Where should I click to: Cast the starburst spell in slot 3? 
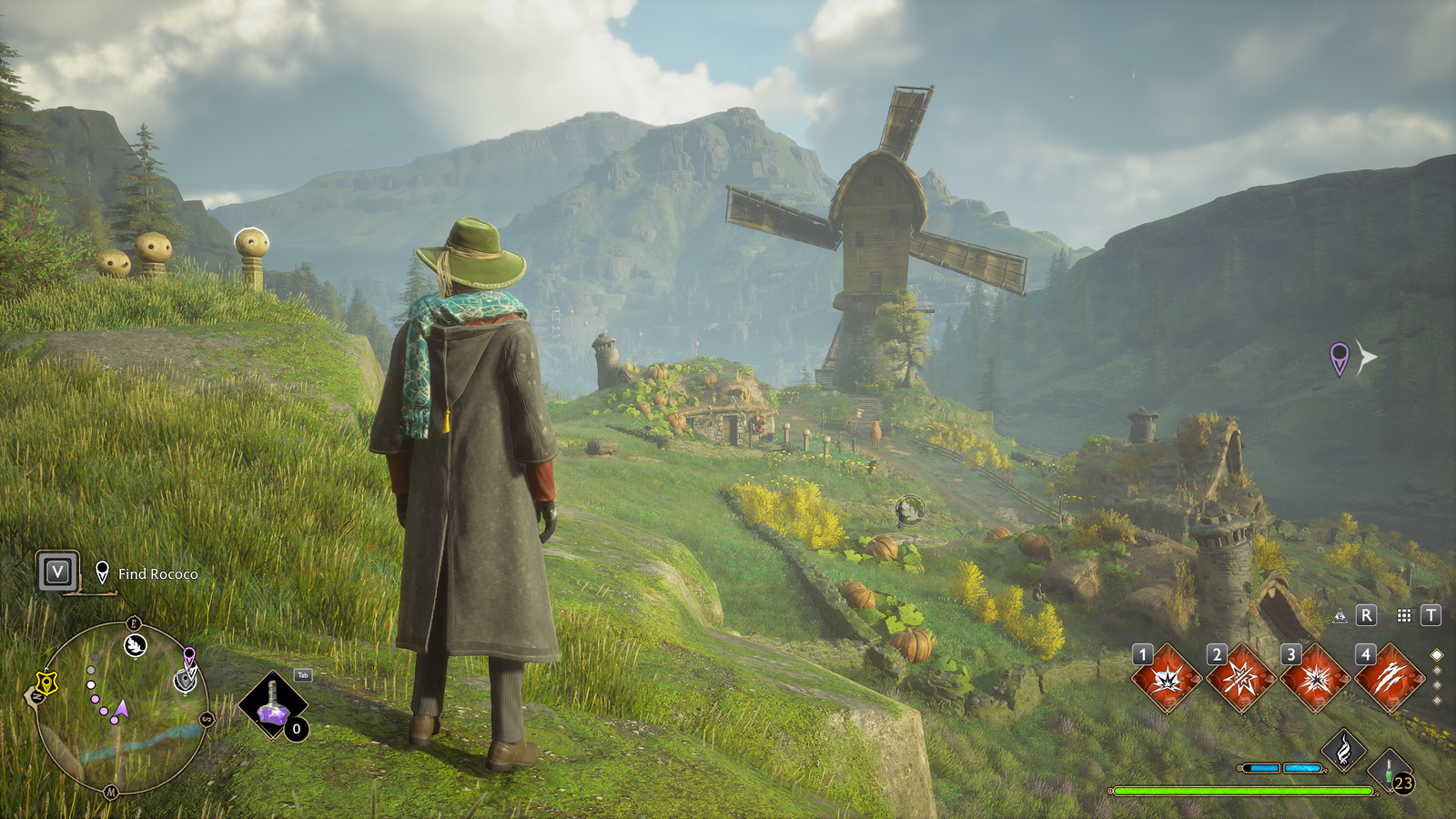tap(1316, 679)
